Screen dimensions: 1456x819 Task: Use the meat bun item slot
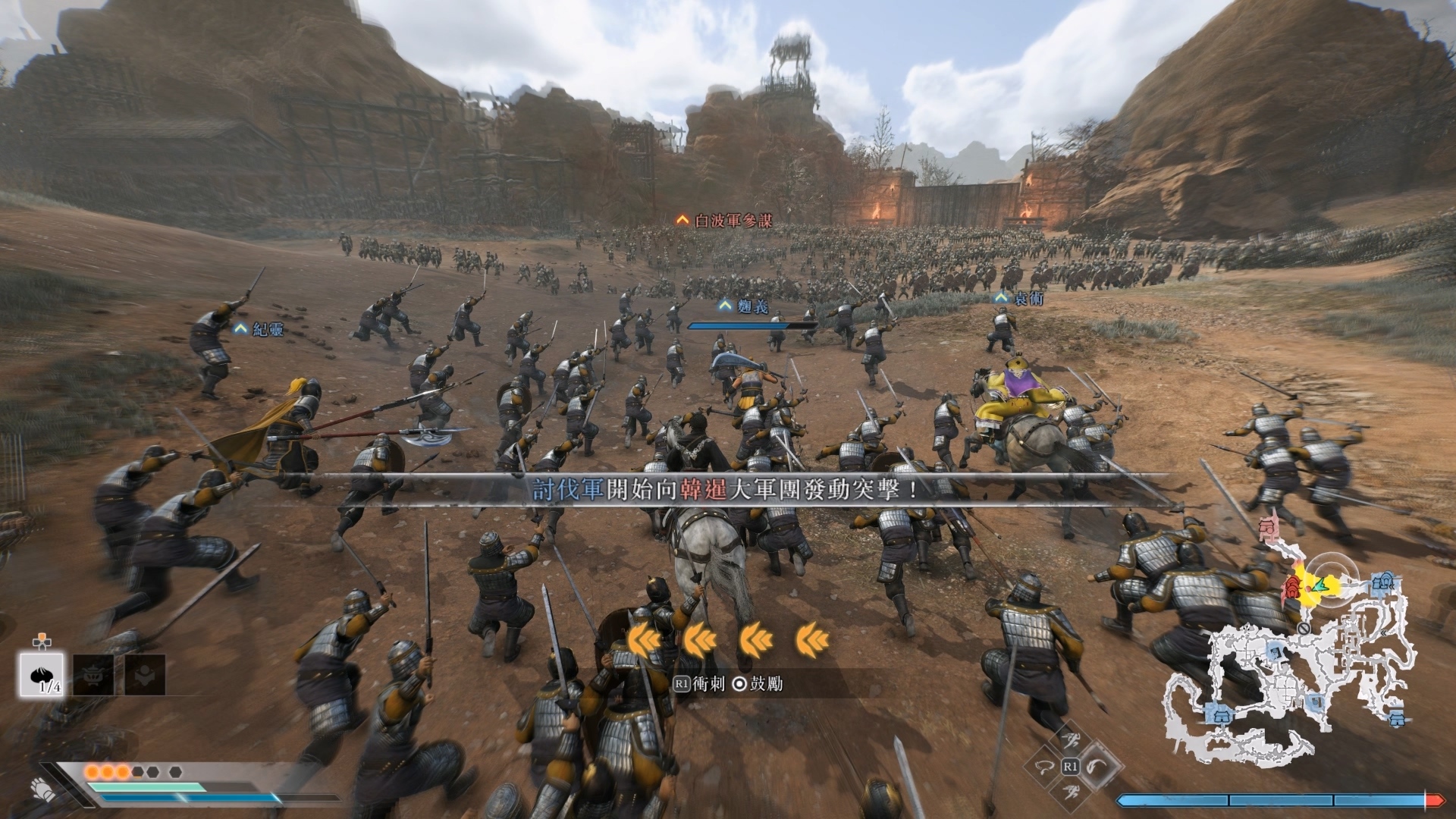tap(41, 673)
